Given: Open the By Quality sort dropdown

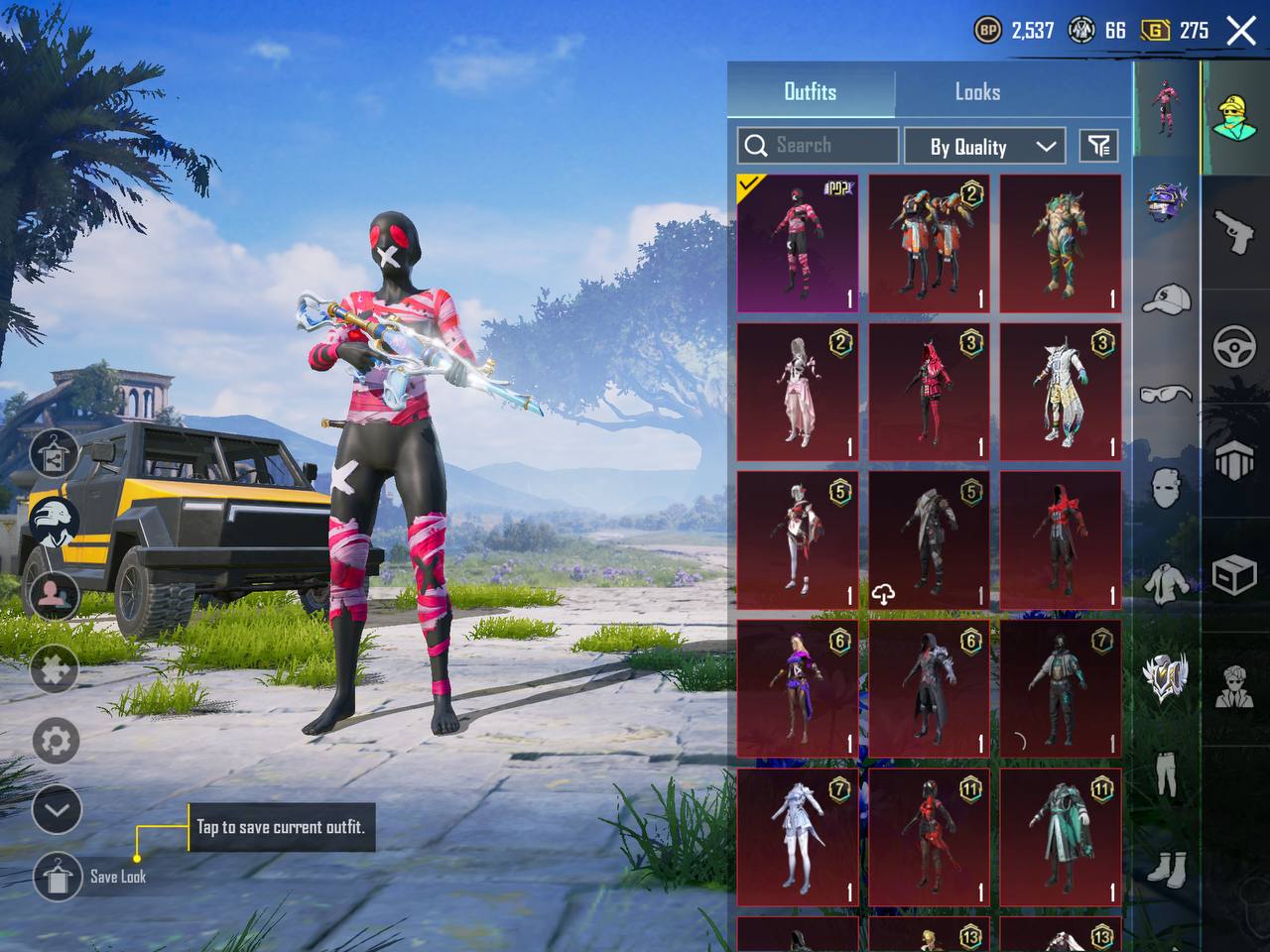Looking at the screenshot, I should [984, 147].
